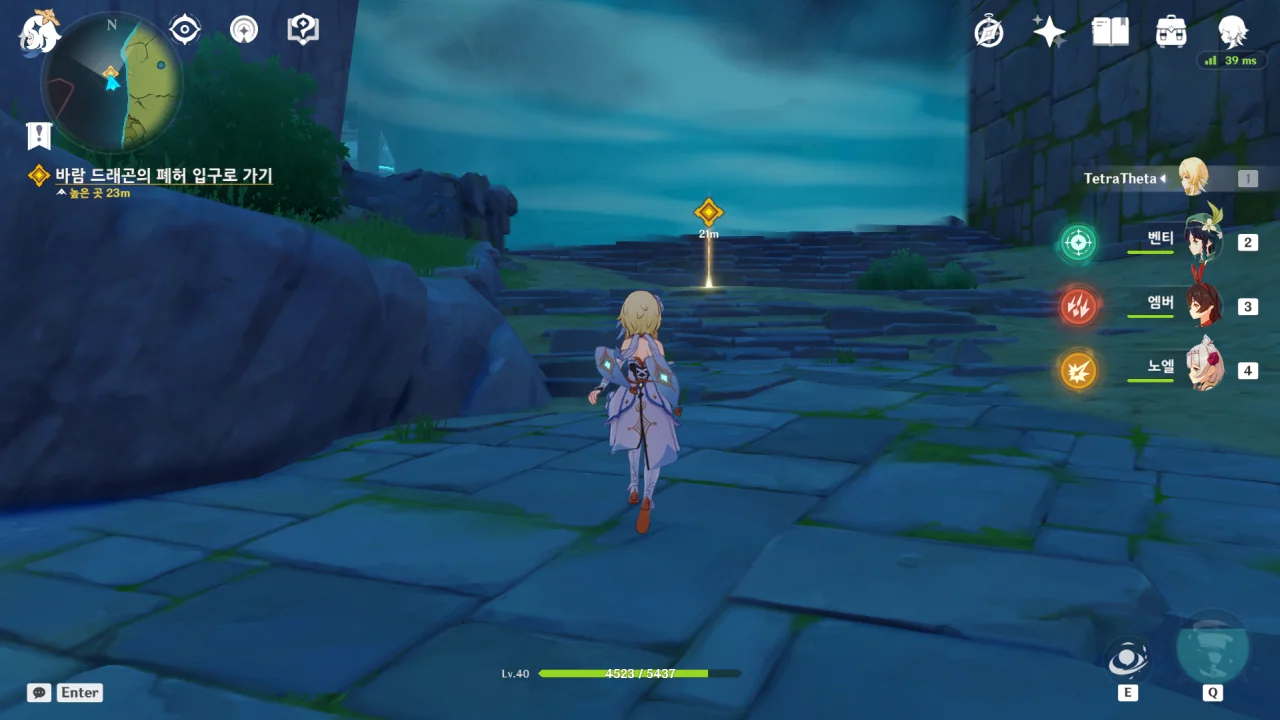Open the circular minimap
Viewport: 1280px width, 720px height.
coord(112,82)
